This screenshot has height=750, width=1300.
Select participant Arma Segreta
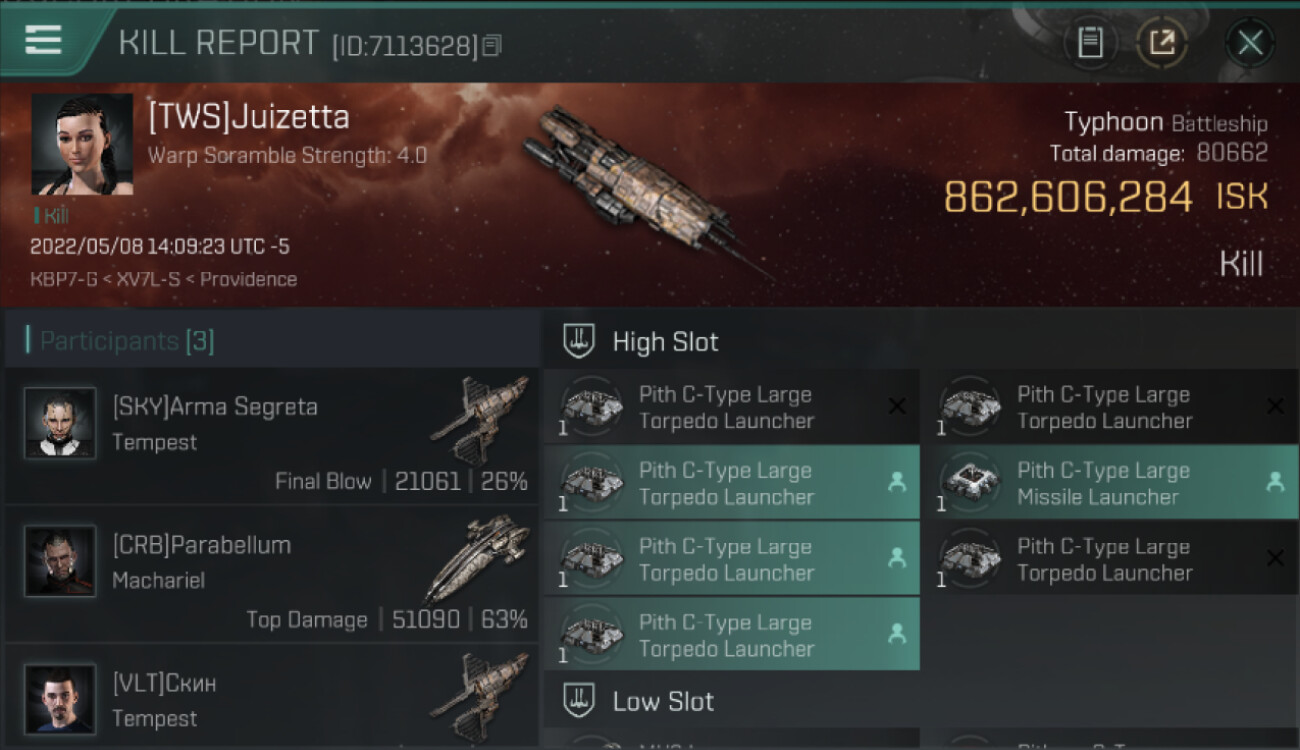272,436
